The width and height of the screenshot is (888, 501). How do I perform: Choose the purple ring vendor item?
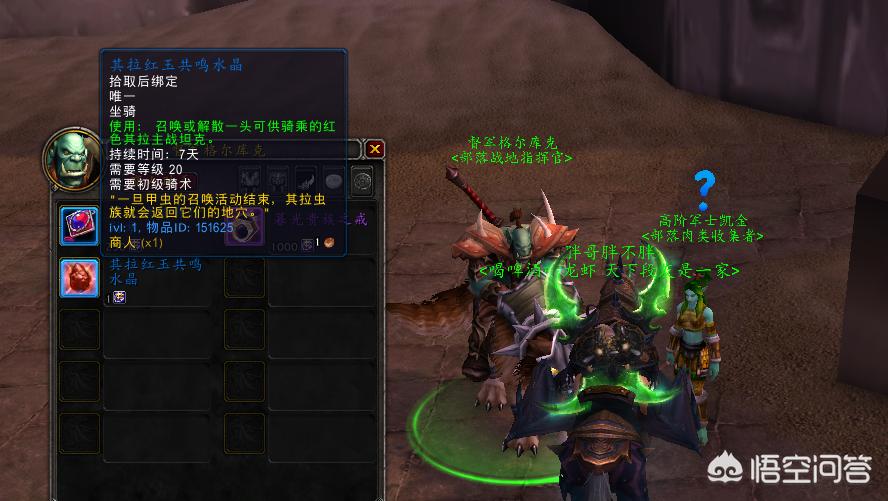[246, 231]
